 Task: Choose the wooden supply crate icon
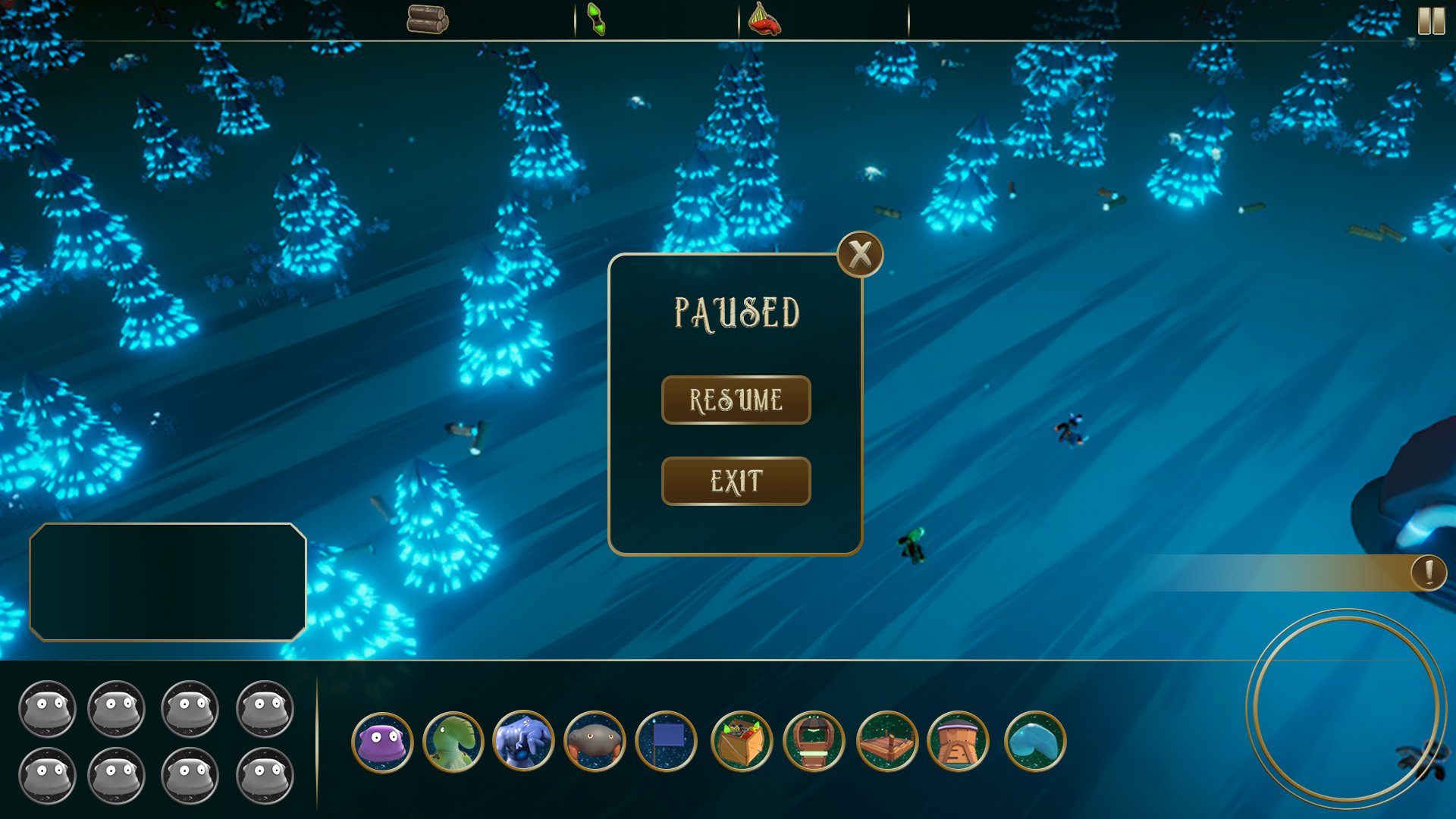click(x=742, y=741)
